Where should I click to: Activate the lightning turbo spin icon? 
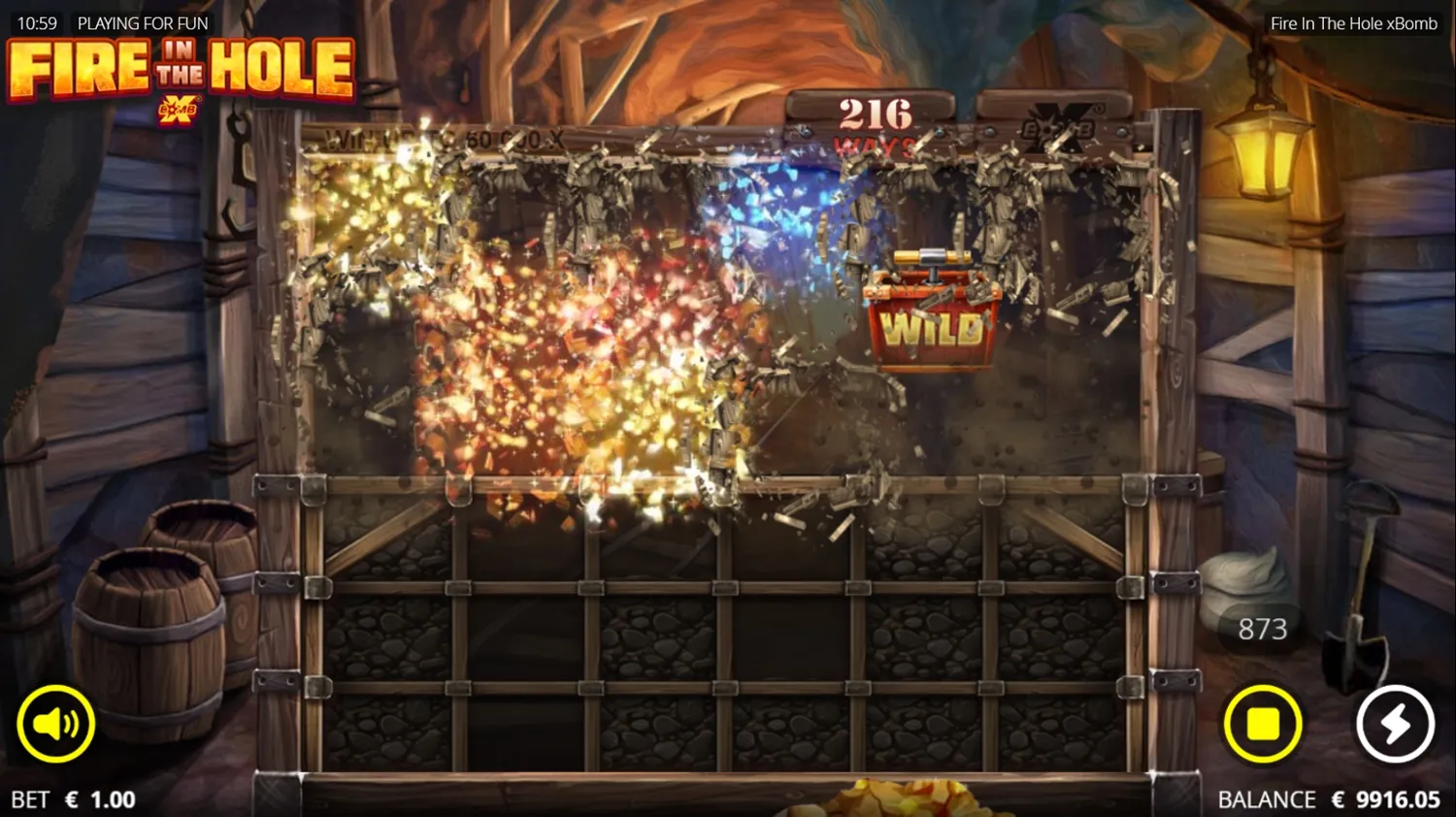[x=1394, y=723]
